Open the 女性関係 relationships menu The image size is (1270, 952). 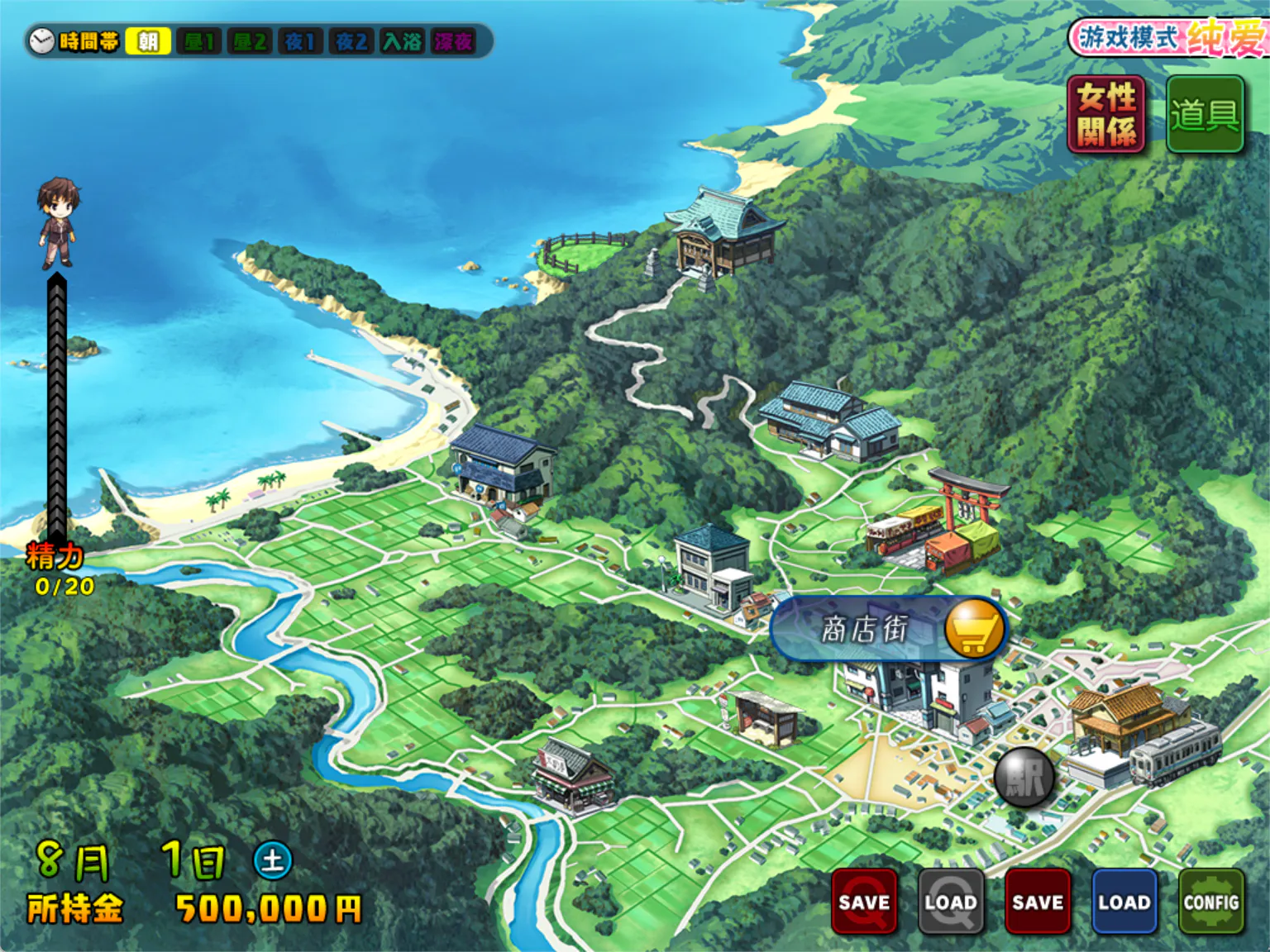click(1106, 114)
